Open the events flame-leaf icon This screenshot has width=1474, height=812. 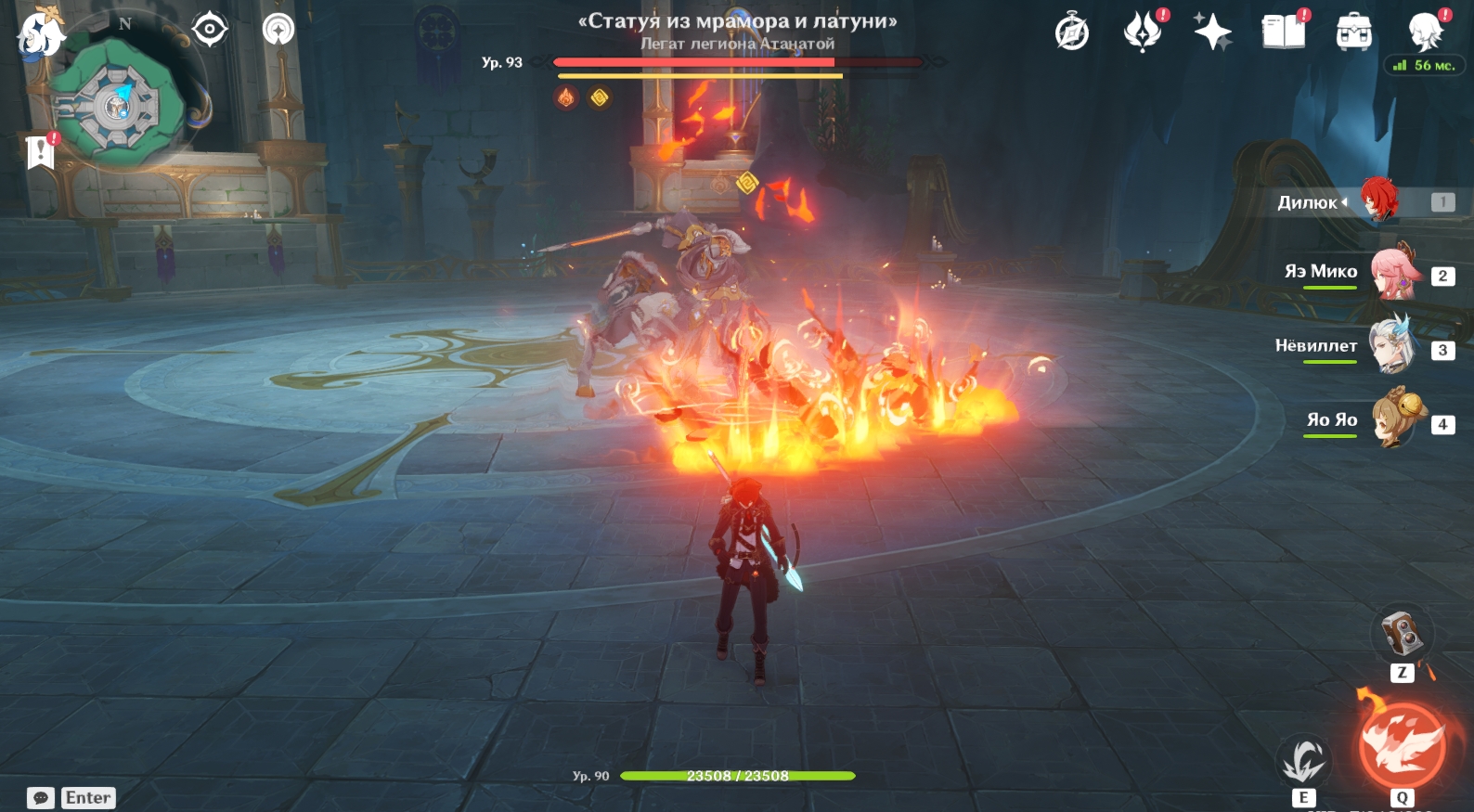click(1143, 32)
